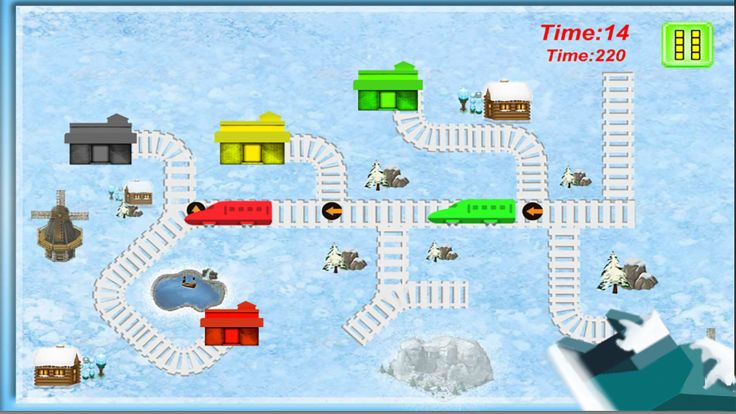
Task: Toggle the track switch arrow ahead of the green train
Action: click(533, 211)
